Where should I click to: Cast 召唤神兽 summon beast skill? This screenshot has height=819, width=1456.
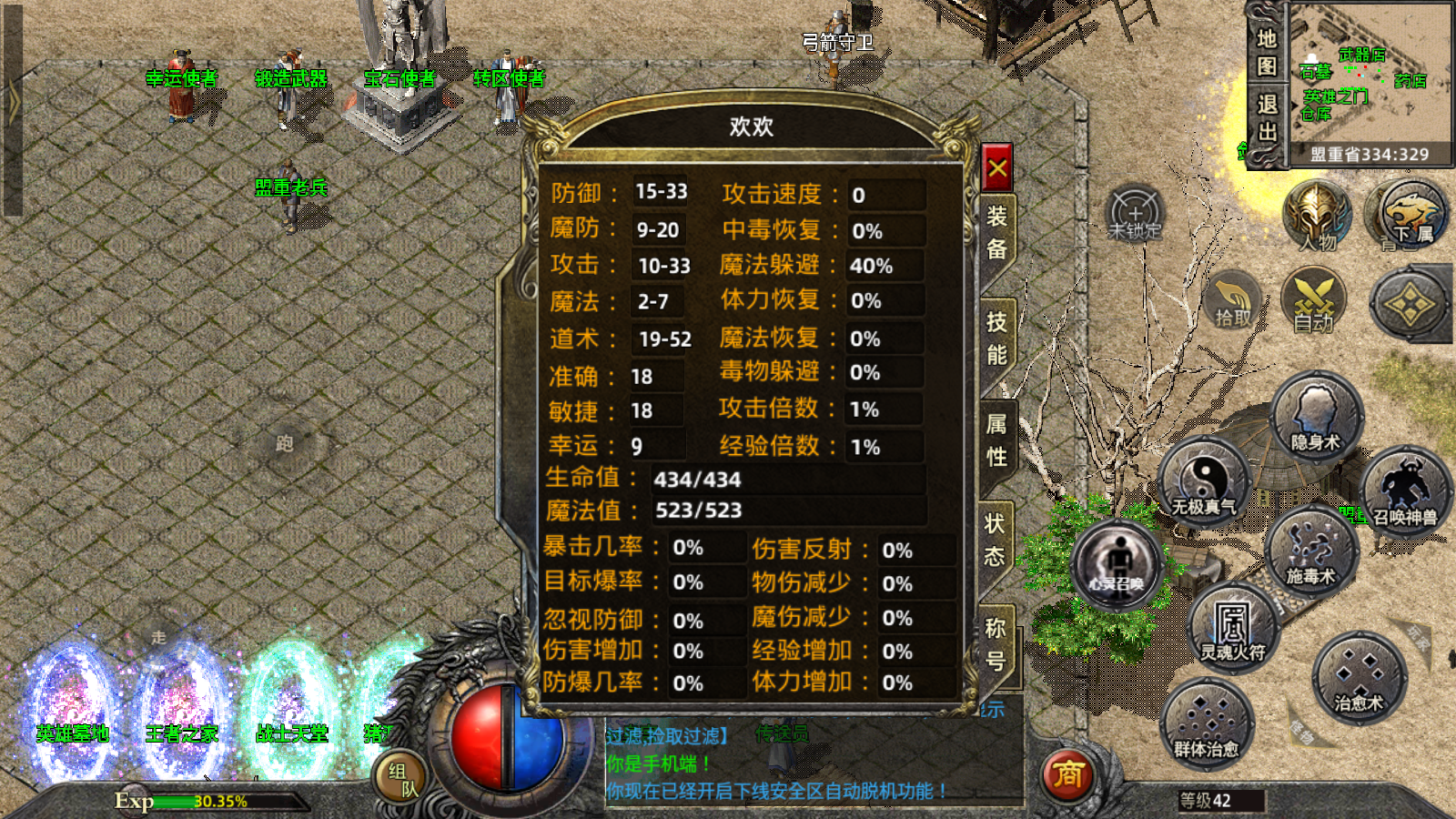1404,492
